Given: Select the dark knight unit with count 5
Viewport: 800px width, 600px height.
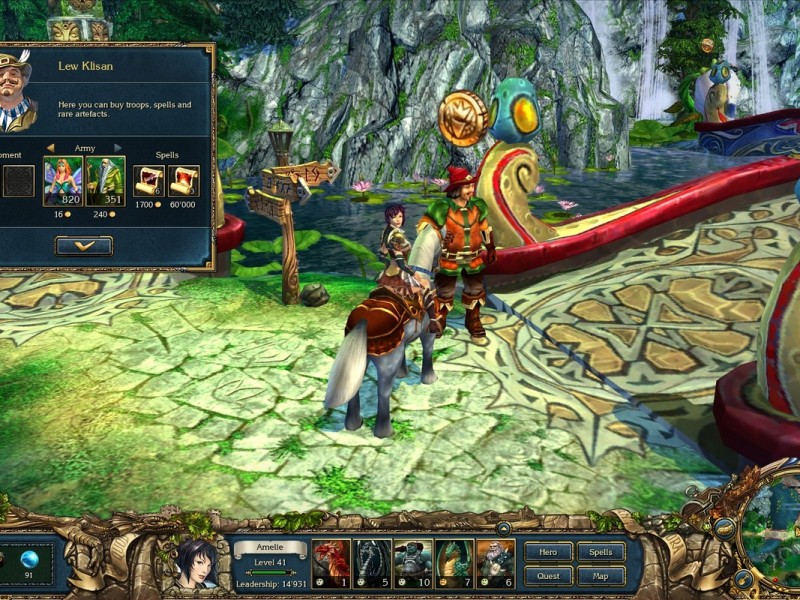Looking at the screenshot, I should (372, 563).
